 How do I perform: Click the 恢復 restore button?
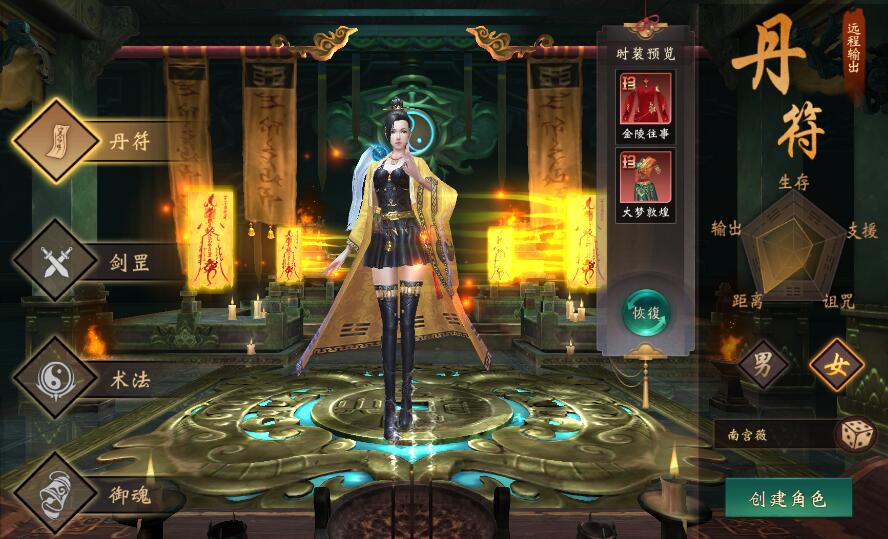tap(645, 311)
